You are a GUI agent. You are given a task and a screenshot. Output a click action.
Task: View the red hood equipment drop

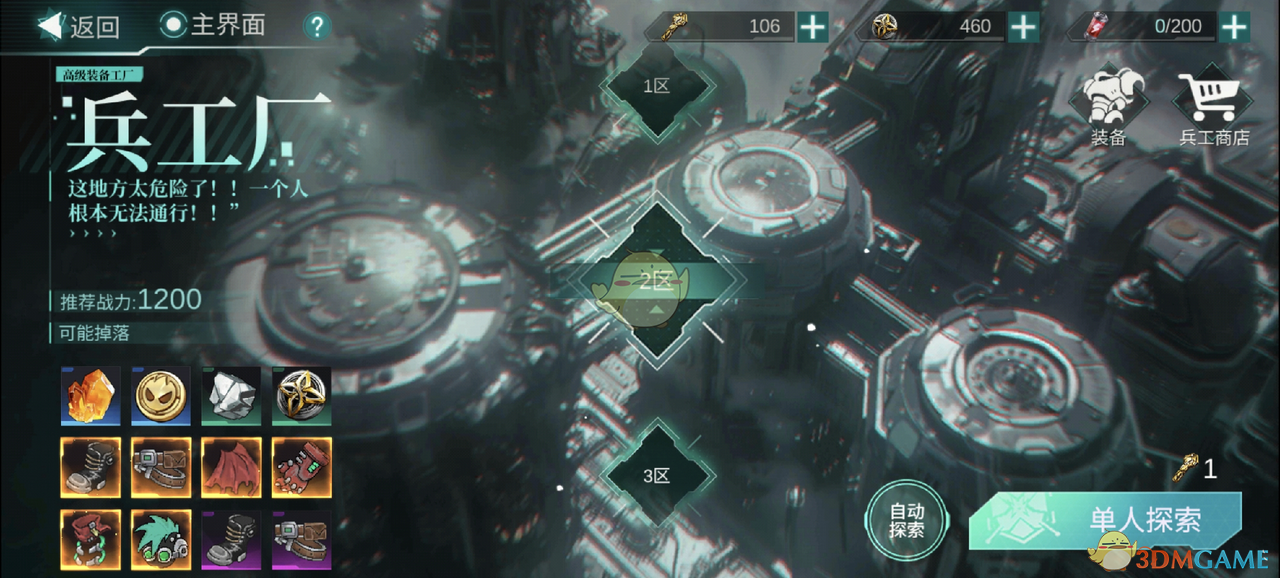(91, 539)
